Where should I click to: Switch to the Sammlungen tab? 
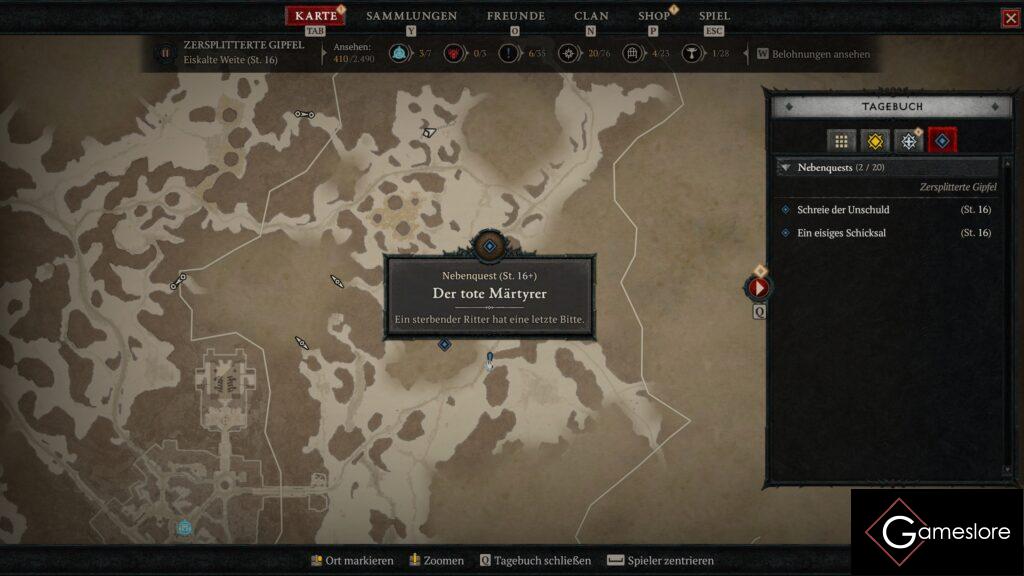(411, 16)
